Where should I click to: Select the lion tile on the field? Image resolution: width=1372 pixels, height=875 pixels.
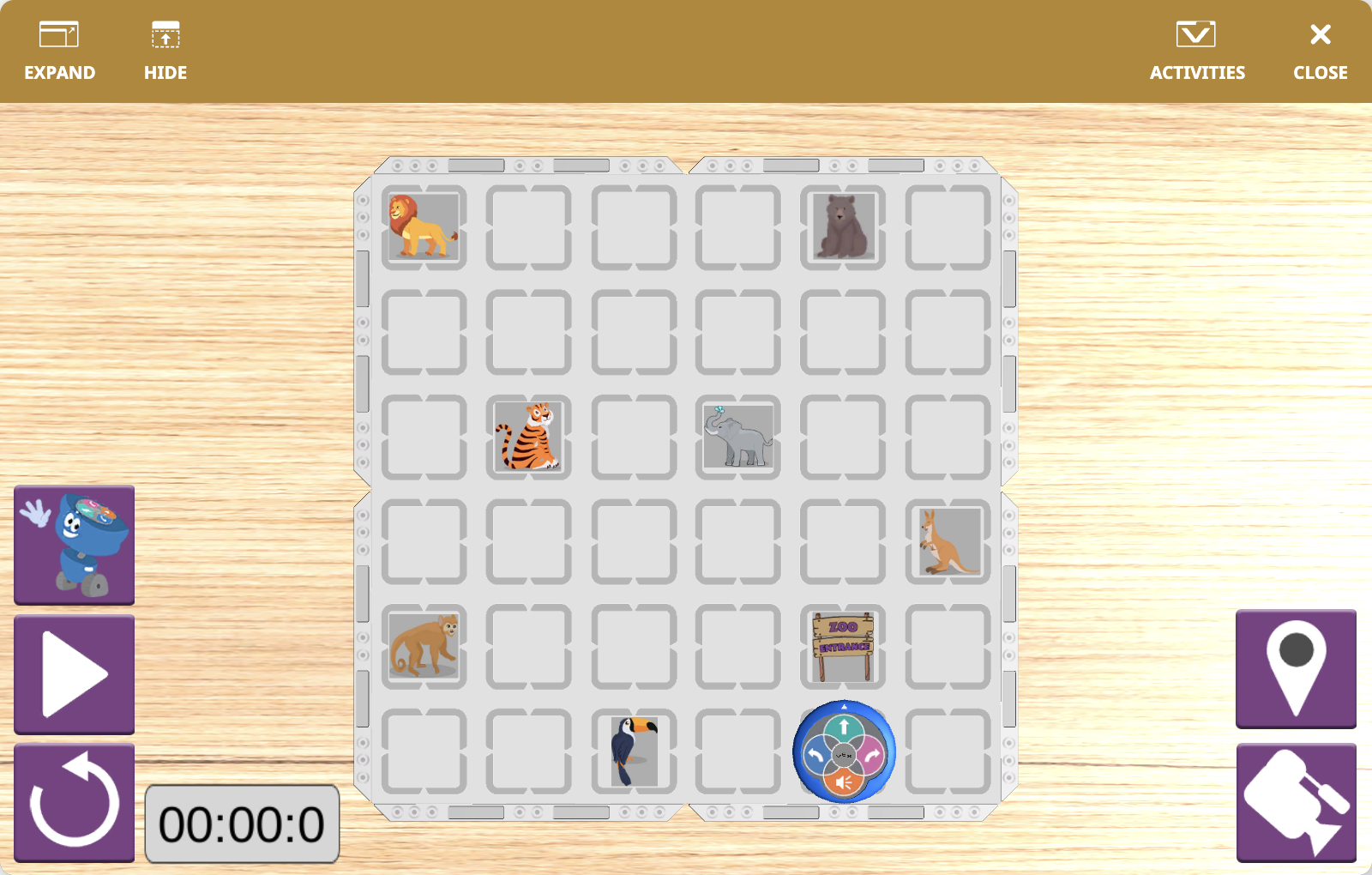[423, 227]
